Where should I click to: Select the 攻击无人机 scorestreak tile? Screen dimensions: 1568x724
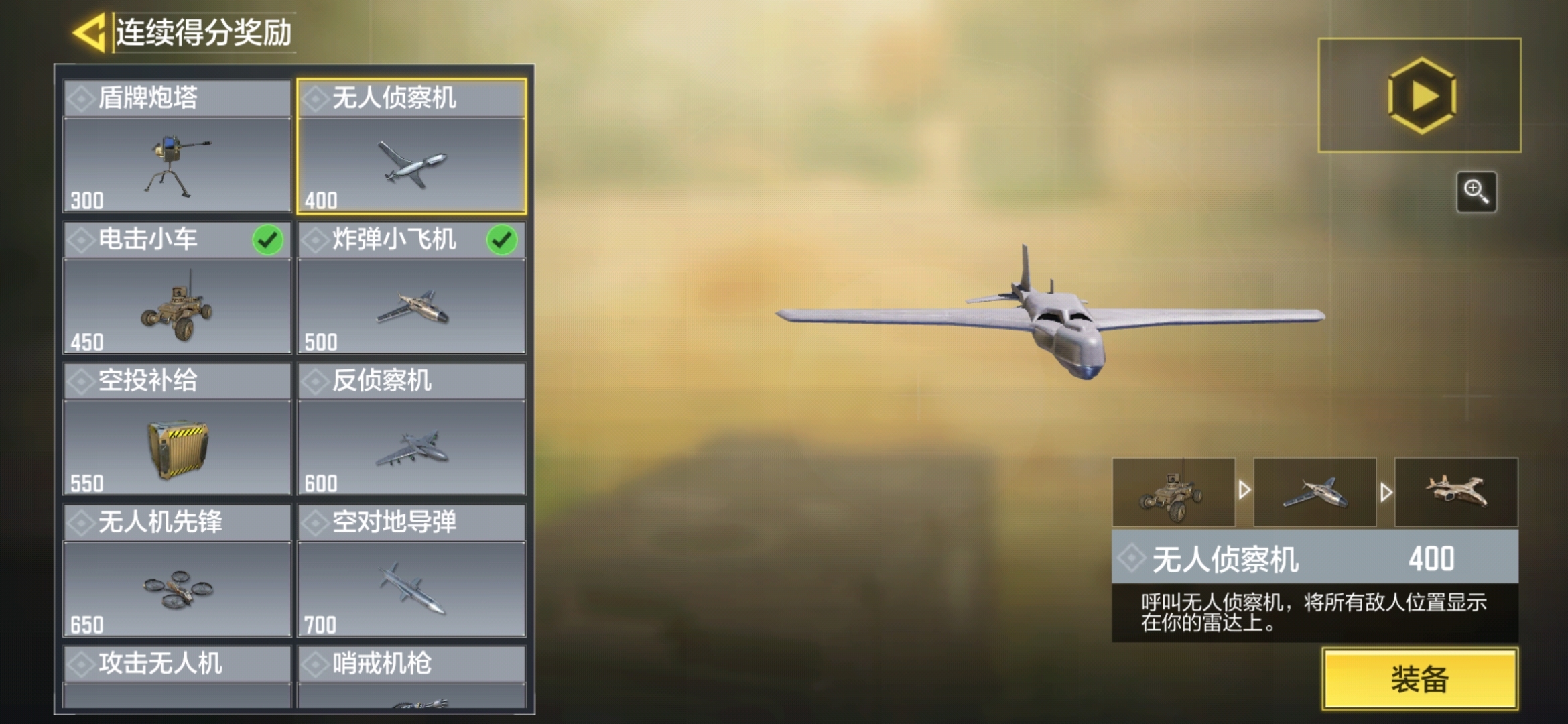(x=177, y=676)
